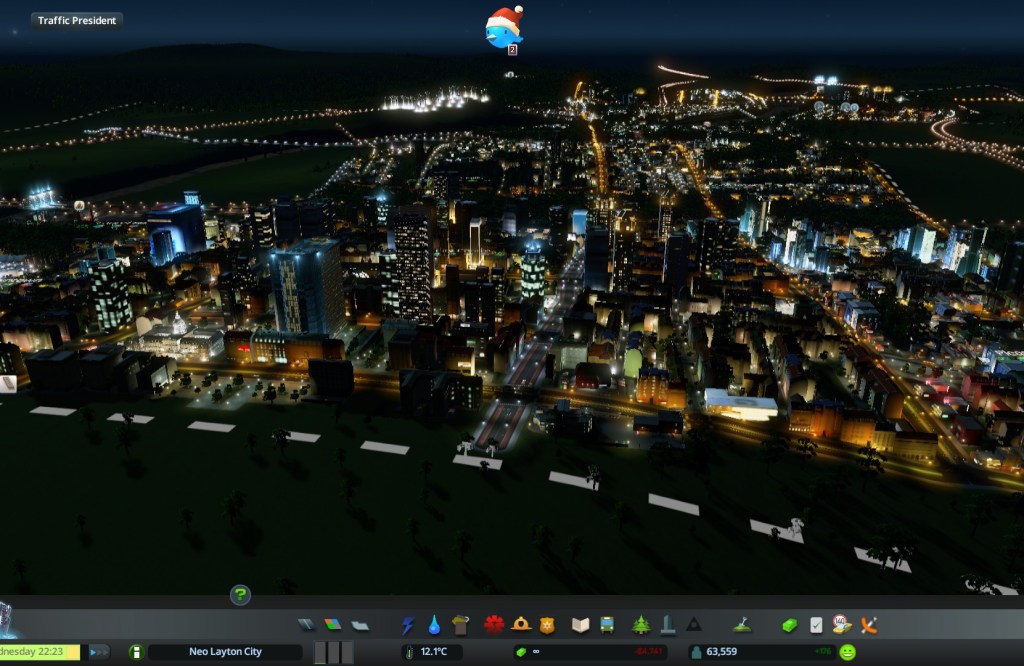
Task: Open the Parks and decoration tree menu
Action: (641, 625)
